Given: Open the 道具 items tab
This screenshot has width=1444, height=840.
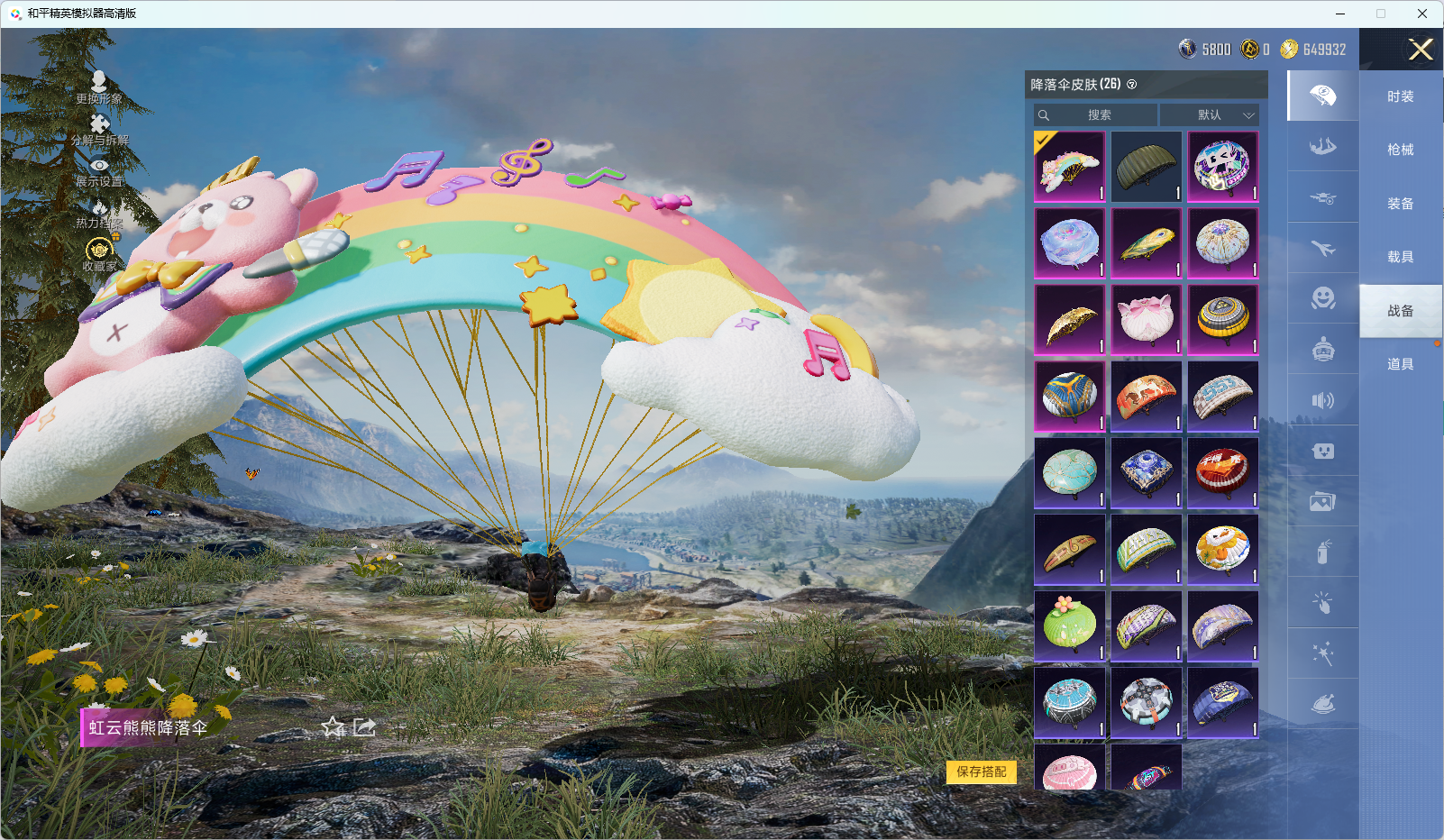Looking at the screenshot, I should point(1400,364).
